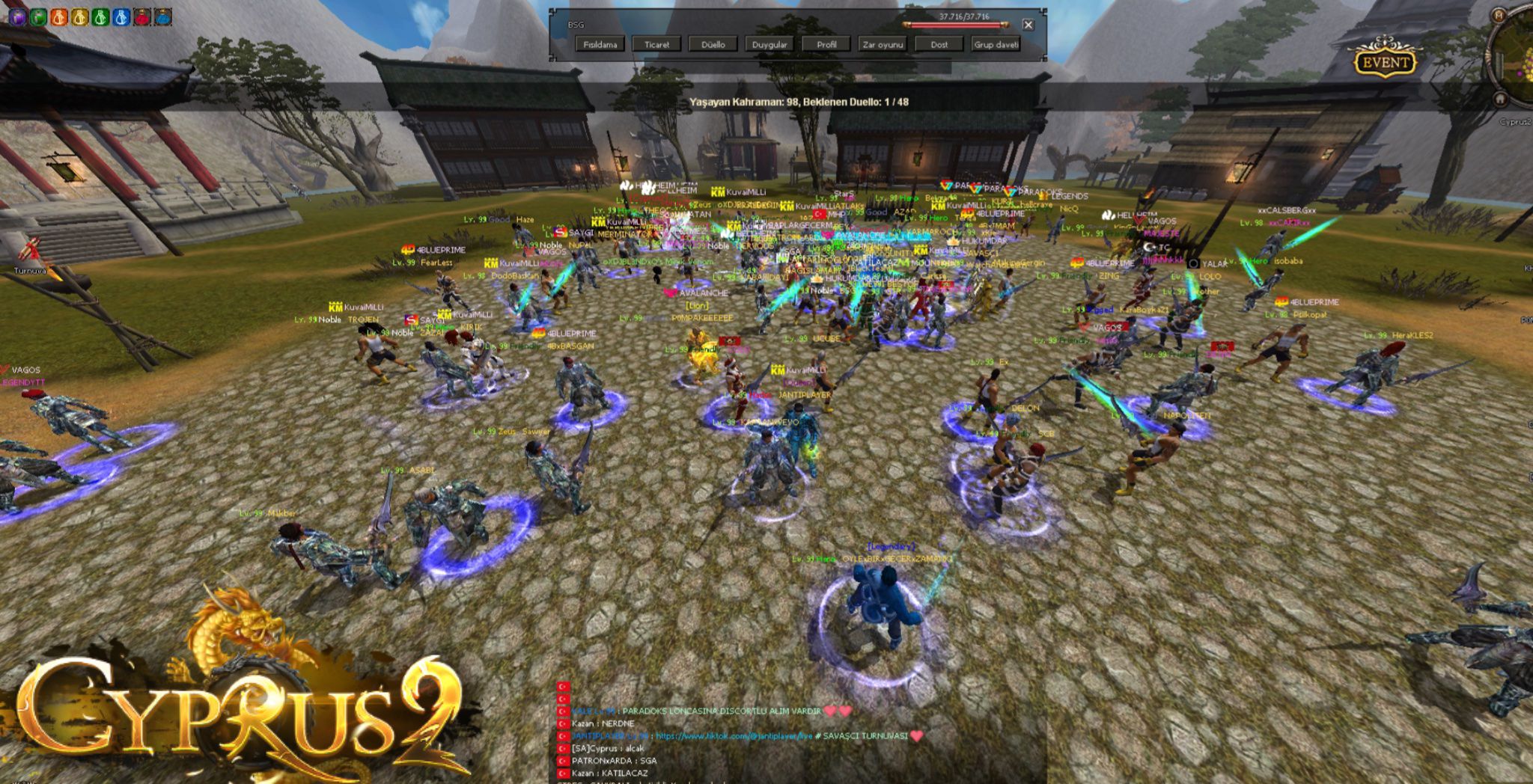Add the player as Dost
The width and height of the screenshot is (1533, 784).
coord(939,44)
